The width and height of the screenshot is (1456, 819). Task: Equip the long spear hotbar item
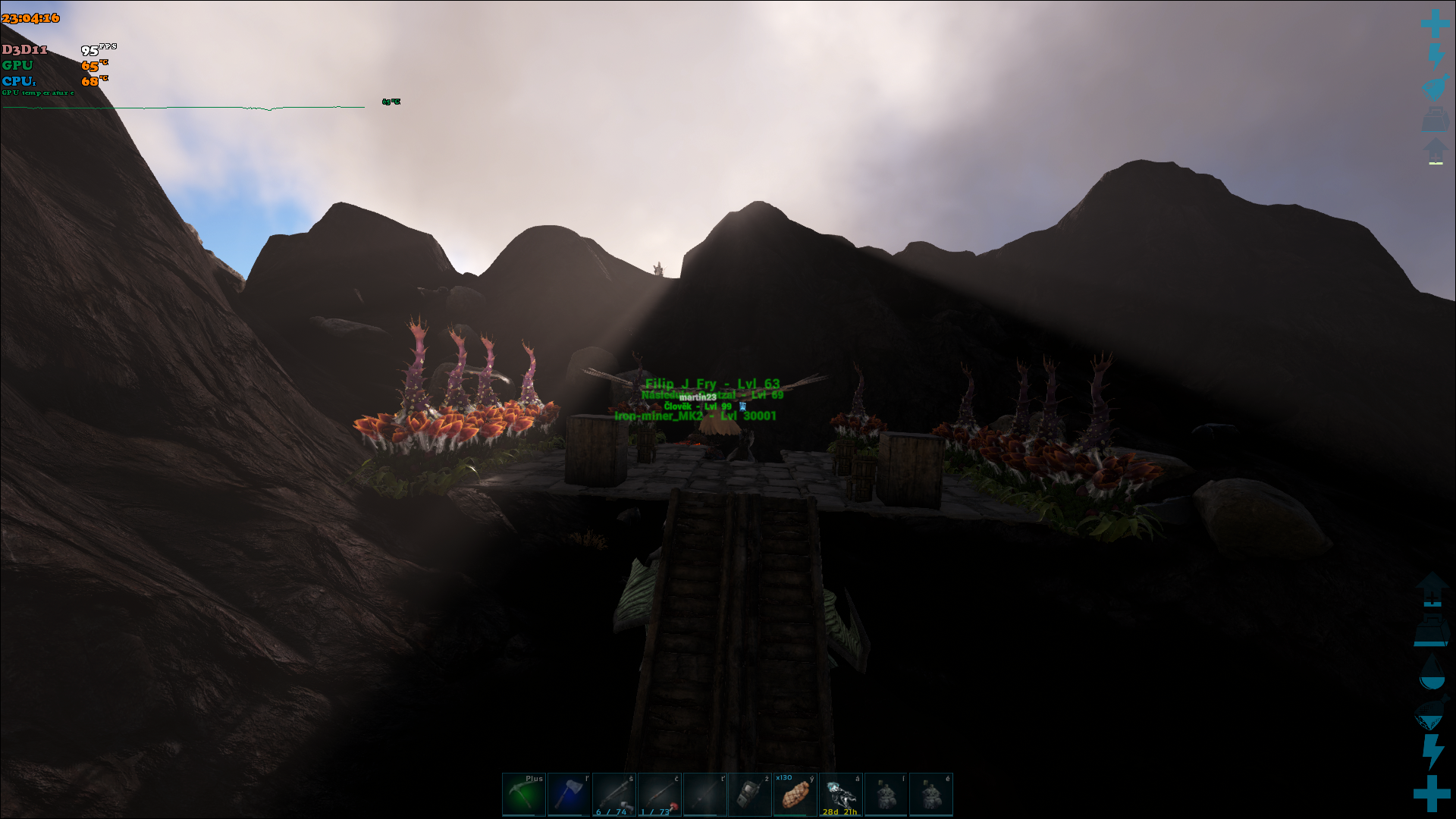[x=704, y=795]
